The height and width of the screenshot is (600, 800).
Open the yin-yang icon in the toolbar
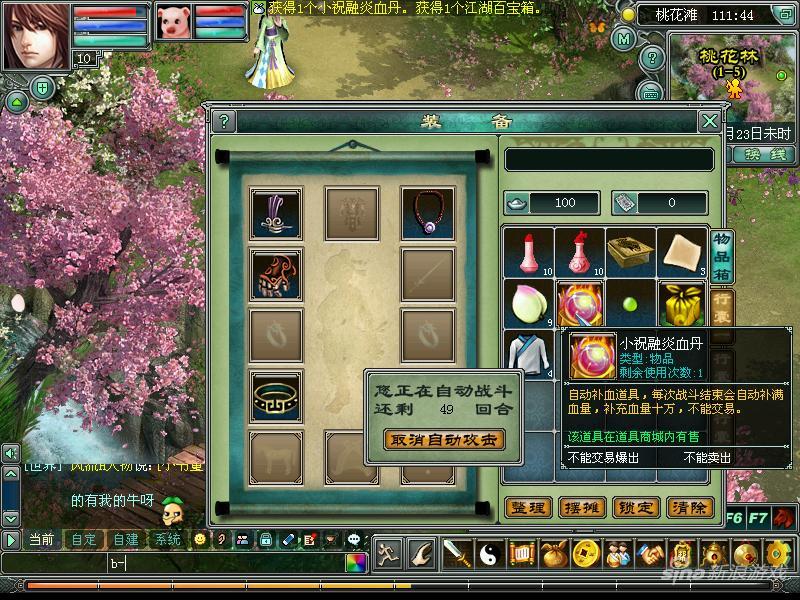(x=490, y=553)
